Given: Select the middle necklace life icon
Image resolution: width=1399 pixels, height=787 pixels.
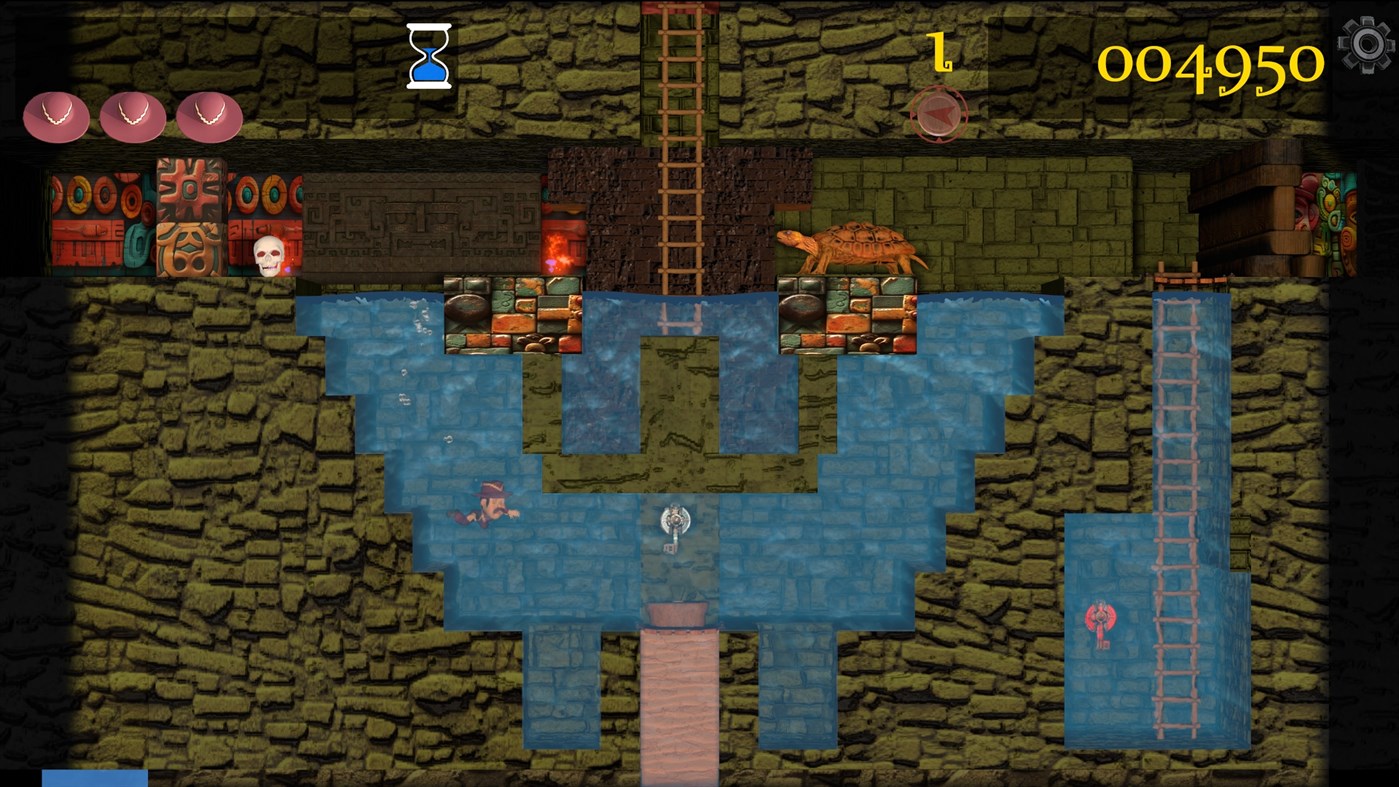Looking at the screenshot, I should click(133, 116).
